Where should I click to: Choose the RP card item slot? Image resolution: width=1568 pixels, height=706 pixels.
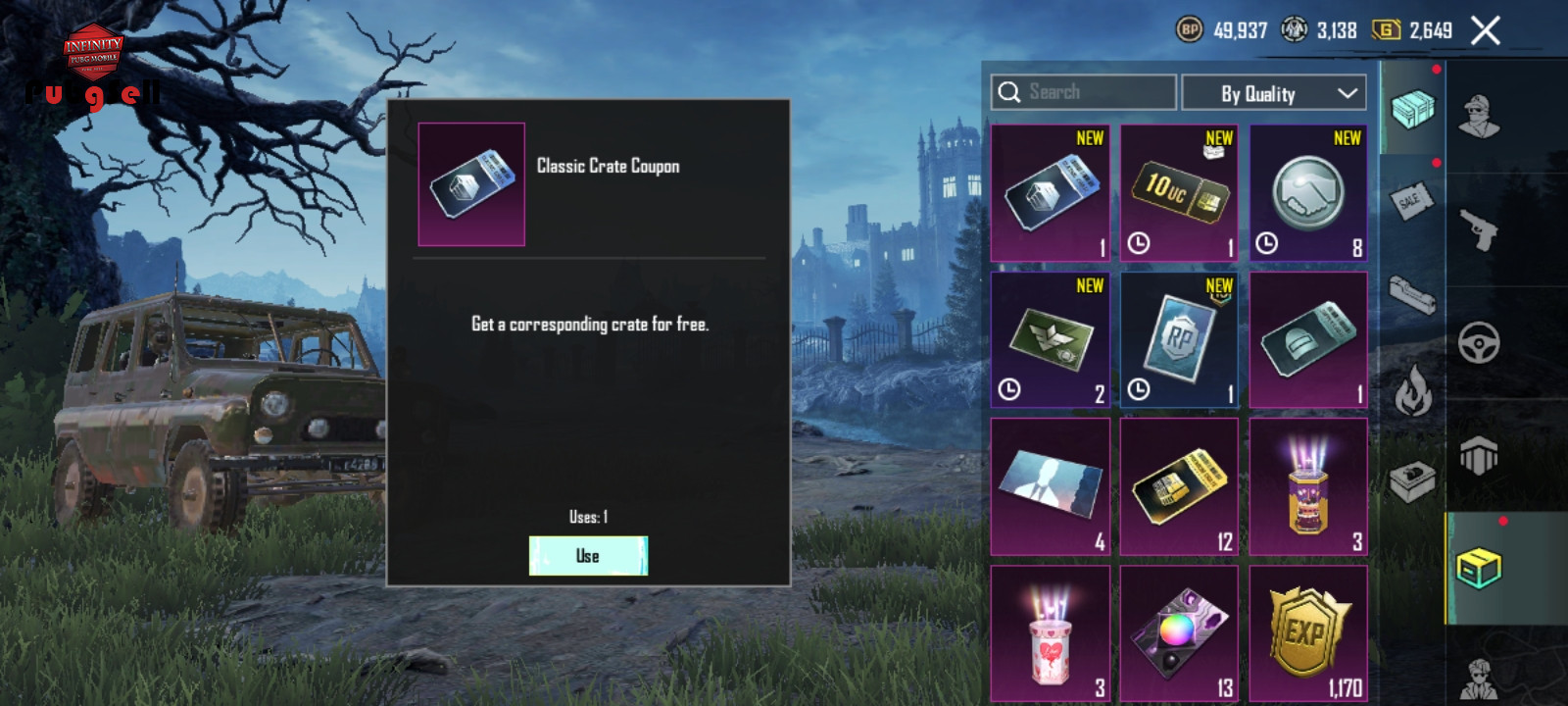[x=1179, y=339]
